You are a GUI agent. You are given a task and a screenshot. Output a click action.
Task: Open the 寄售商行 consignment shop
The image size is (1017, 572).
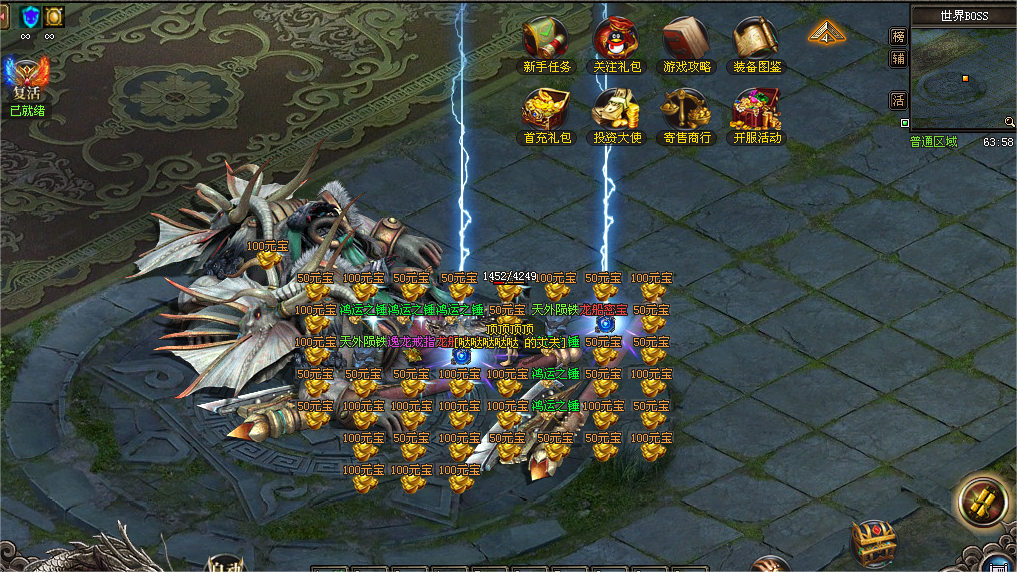pos(687,110)
